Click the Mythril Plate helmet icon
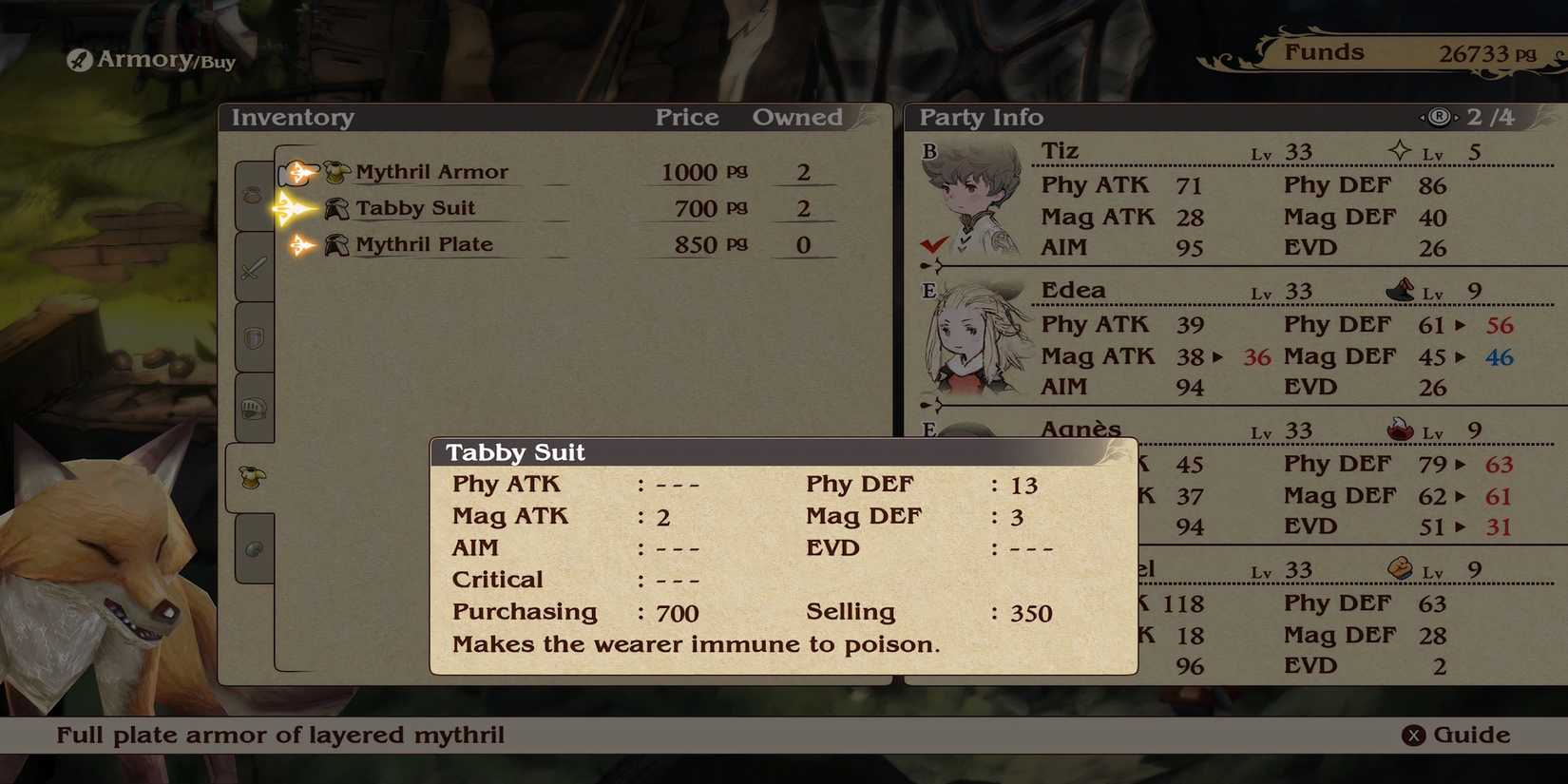The width and height of the screenshot is (1568, 784). pyautogui.click(x=335, y=243)
